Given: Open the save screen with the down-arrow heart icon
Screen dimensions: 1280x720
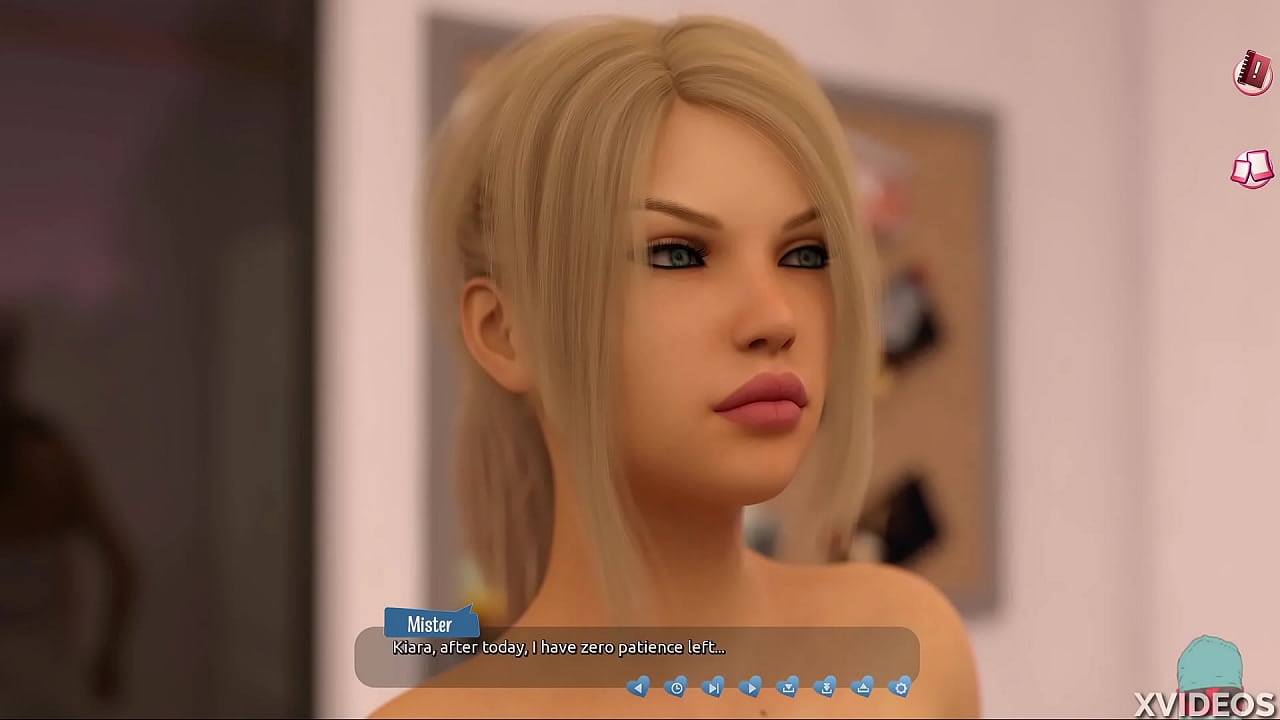Looking at the screenshot, I should click(789, 688).
